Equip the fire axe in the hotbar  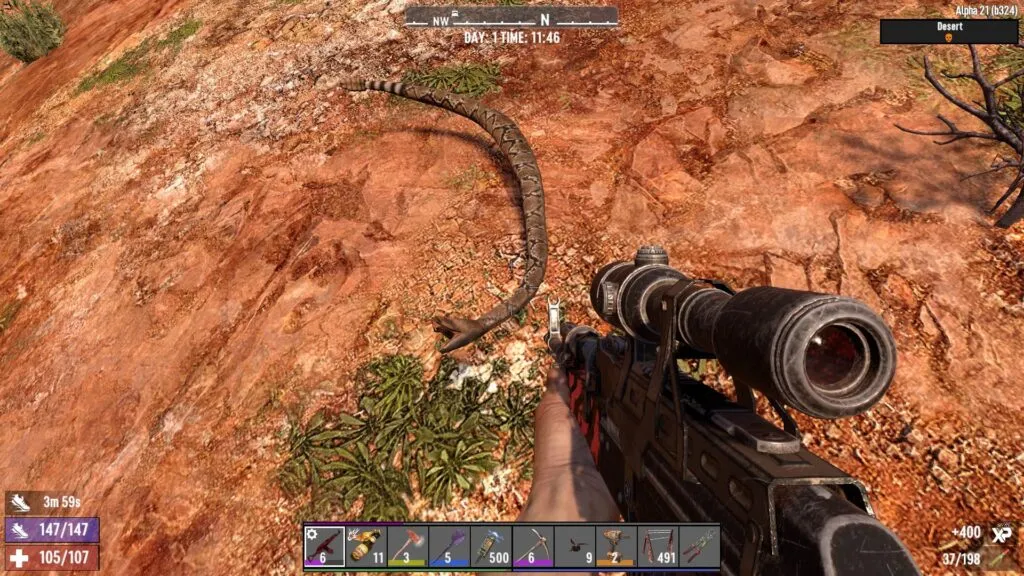pyautogui.click(x=408, y=547)
